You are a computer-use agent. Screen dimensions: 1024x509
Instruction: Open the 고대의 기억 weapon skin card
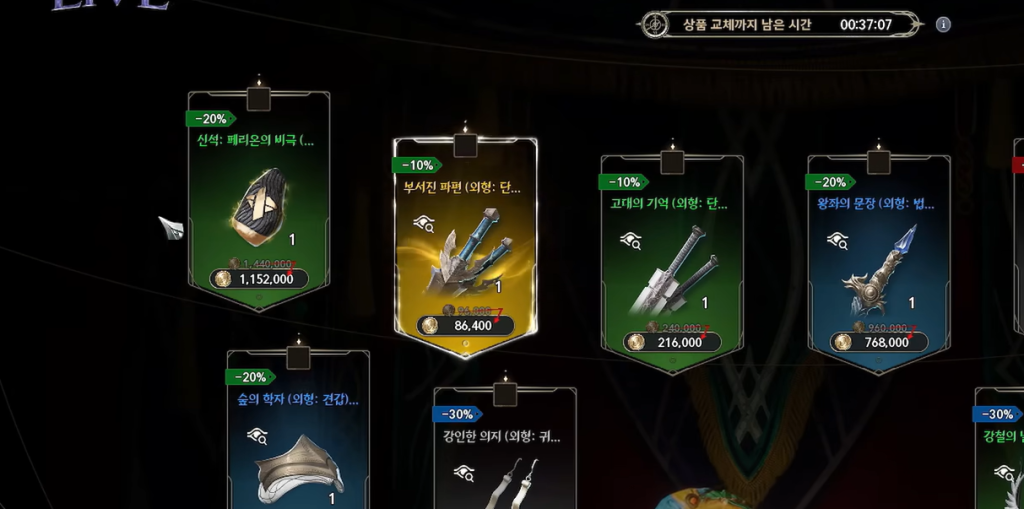(x=671, y=265)
